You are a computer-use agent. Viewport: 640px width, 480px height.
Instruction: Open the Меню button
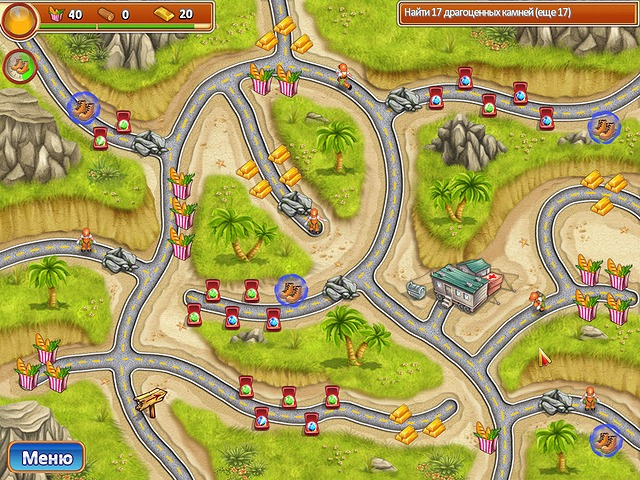[x=46, y=459]
